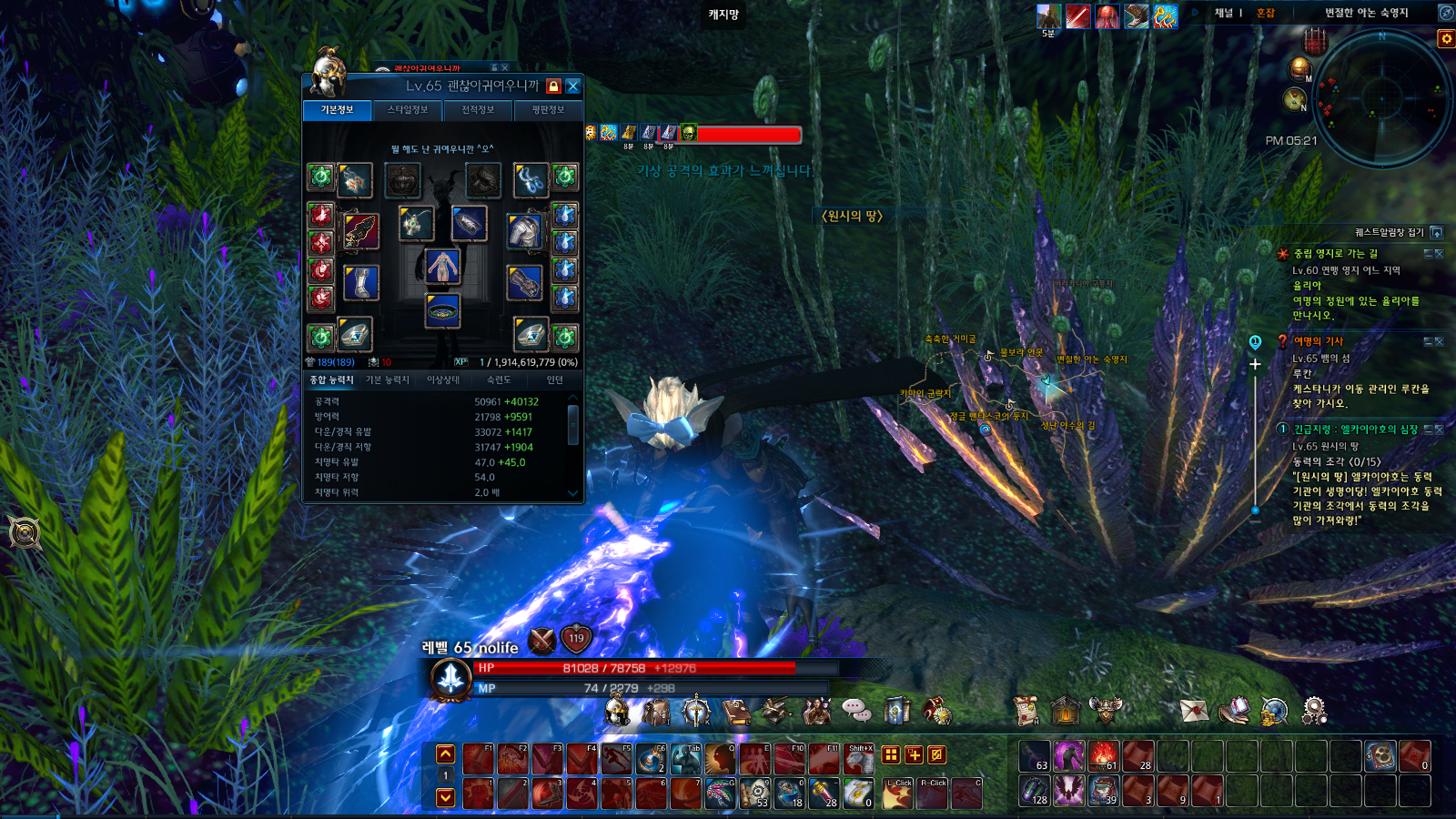
Task: Select the equipped boots slot
Action: (x=361, y=282)
